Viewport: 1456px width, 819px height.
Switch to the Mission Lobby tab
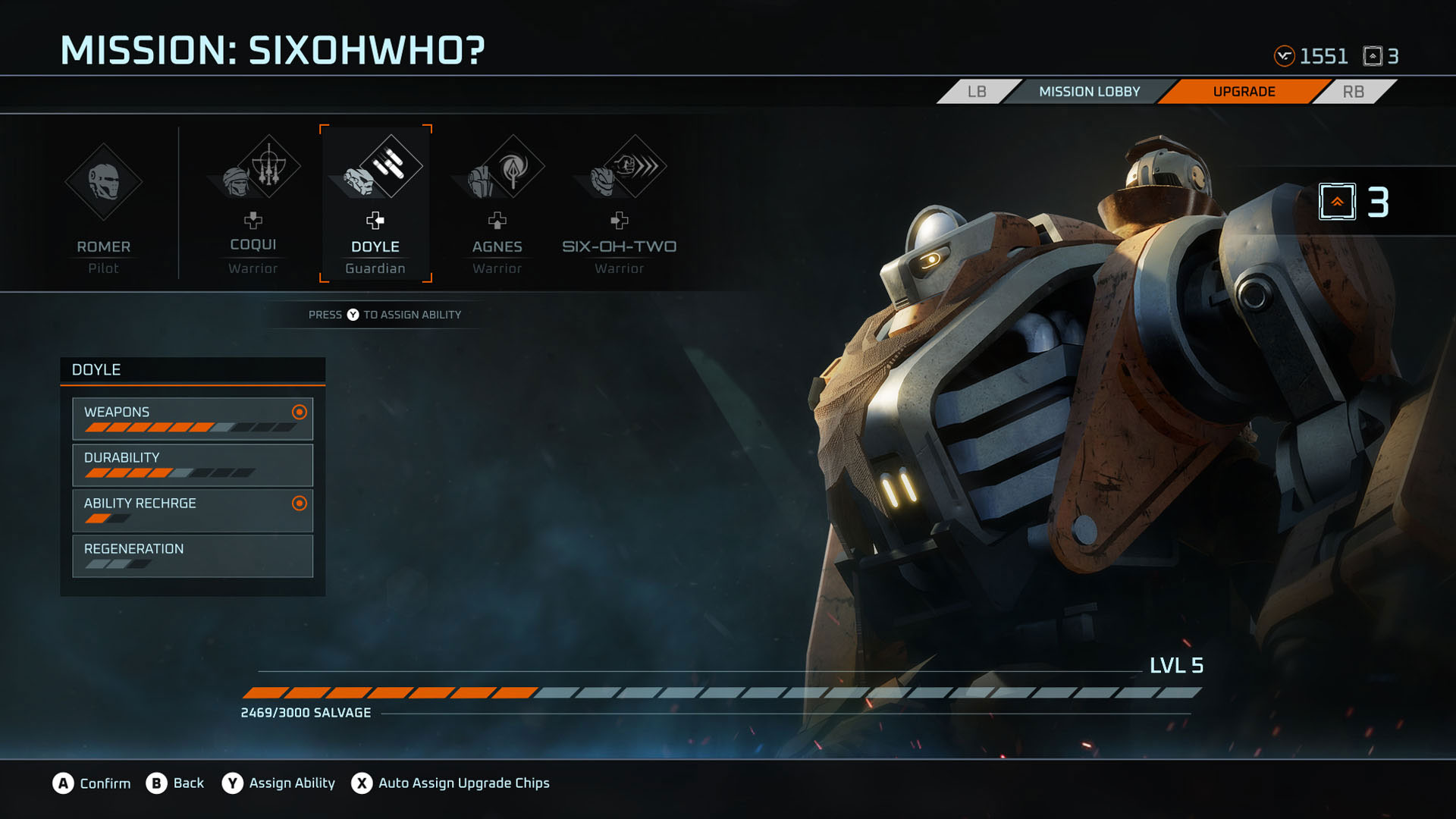pos(1089,92)
